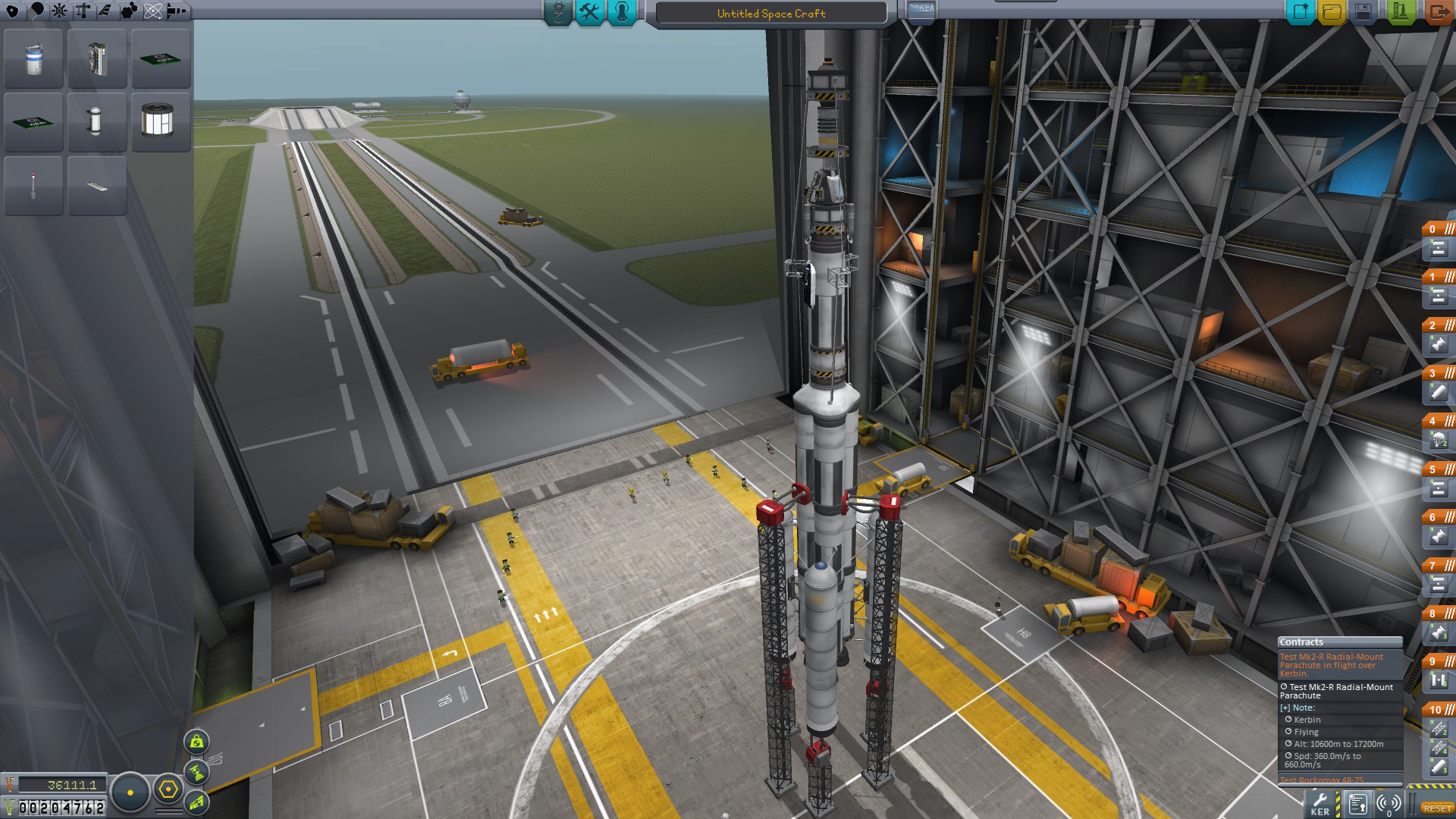This screenshot has height=819, width=1456.
Task: Create a new craft file
Action: pyautogui.click(x=1300, y=12)
